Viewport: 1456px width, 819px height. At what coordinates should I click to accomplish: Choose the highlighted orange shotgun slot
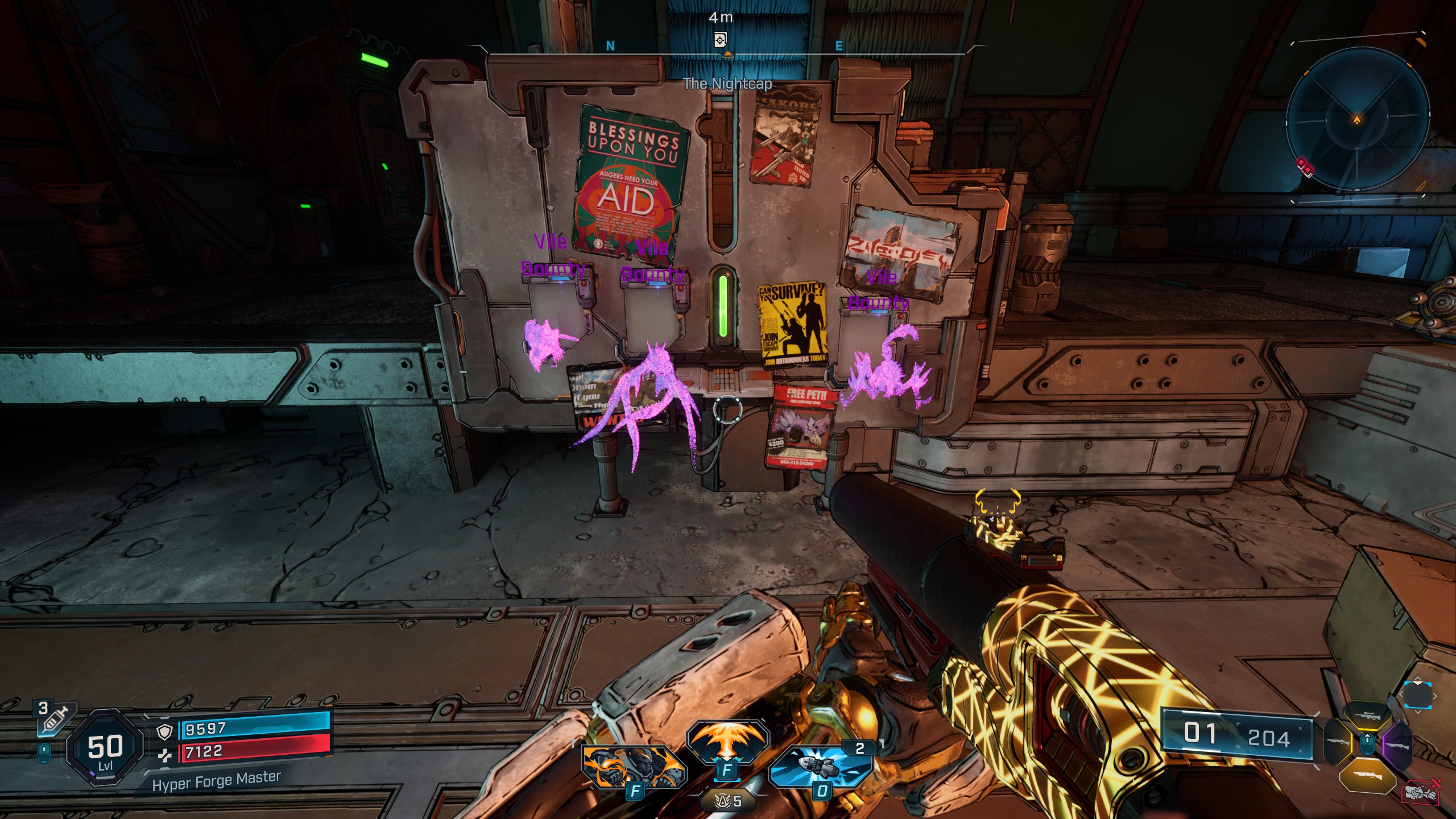[x=1367, y=776]
